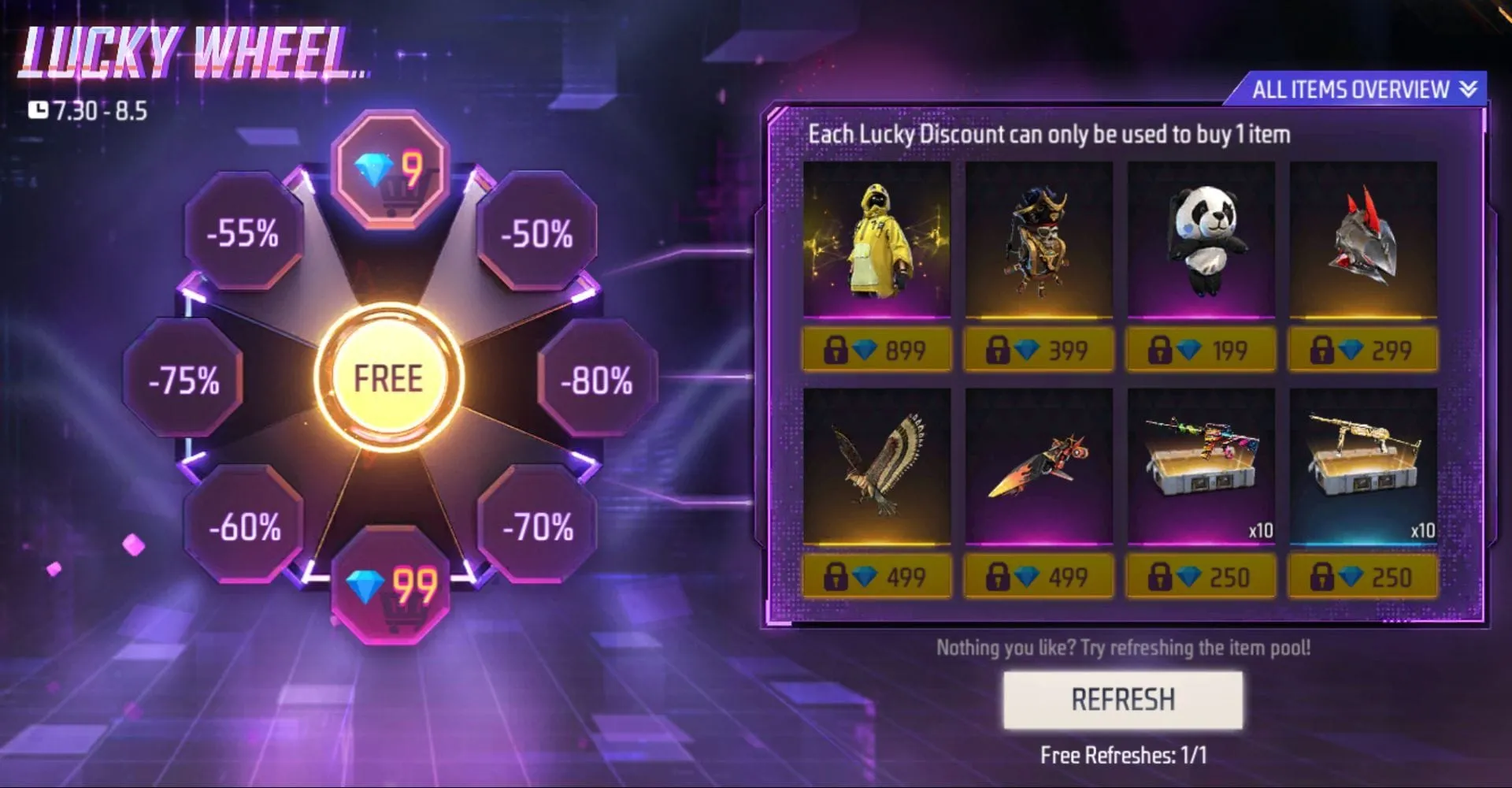
Task: Select the feathered wing item
Action: (877, 469)
